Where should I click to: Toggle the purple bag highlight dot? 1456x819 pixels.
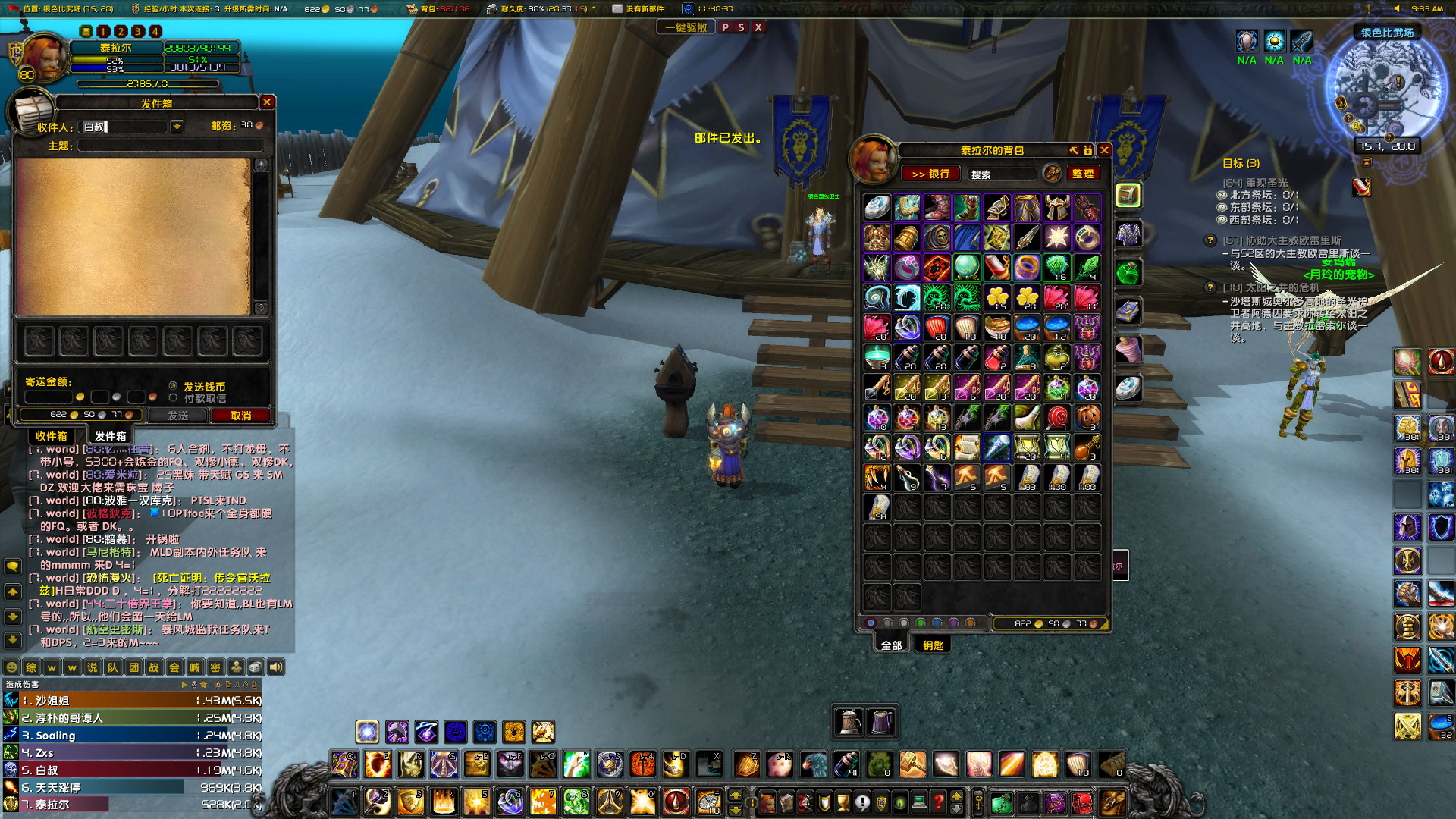954,623
